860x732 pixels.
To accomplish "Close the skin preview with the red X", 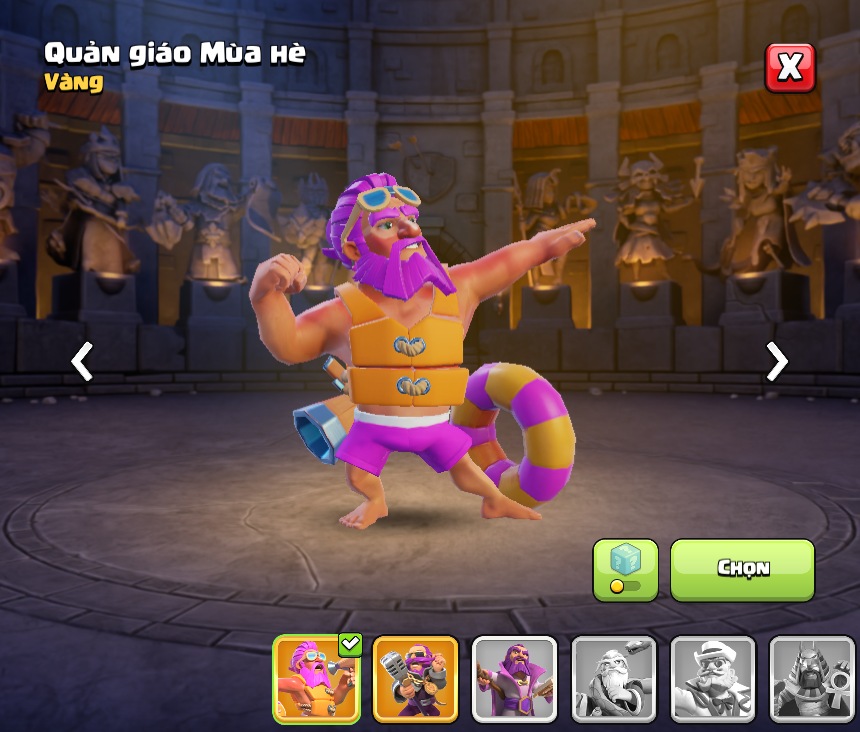I will tap(790, 68).
